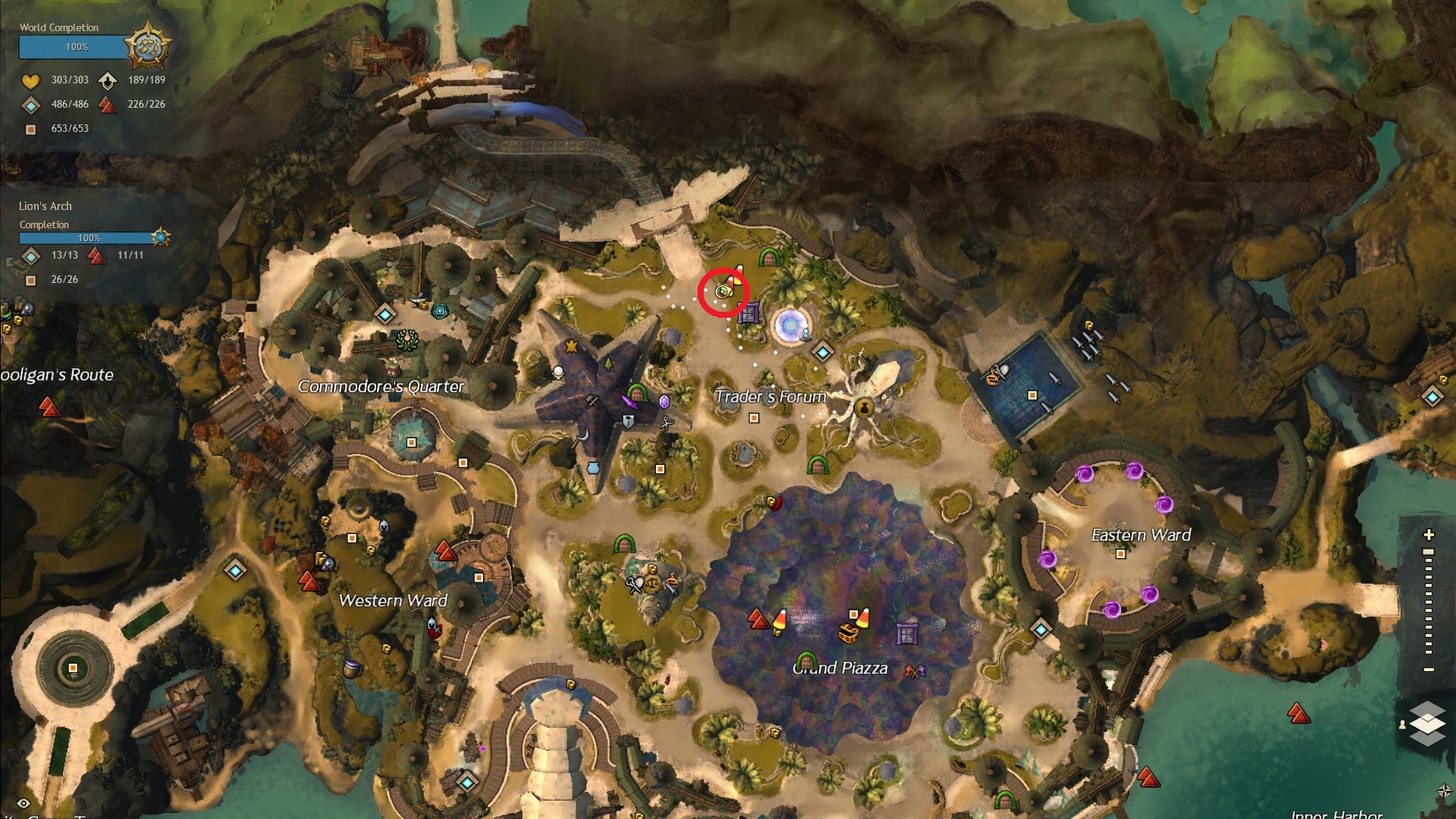Select the Commodore's Quarter waypoint
The height and width of the screenshot is (819, 1456).
tap(385, 314)
